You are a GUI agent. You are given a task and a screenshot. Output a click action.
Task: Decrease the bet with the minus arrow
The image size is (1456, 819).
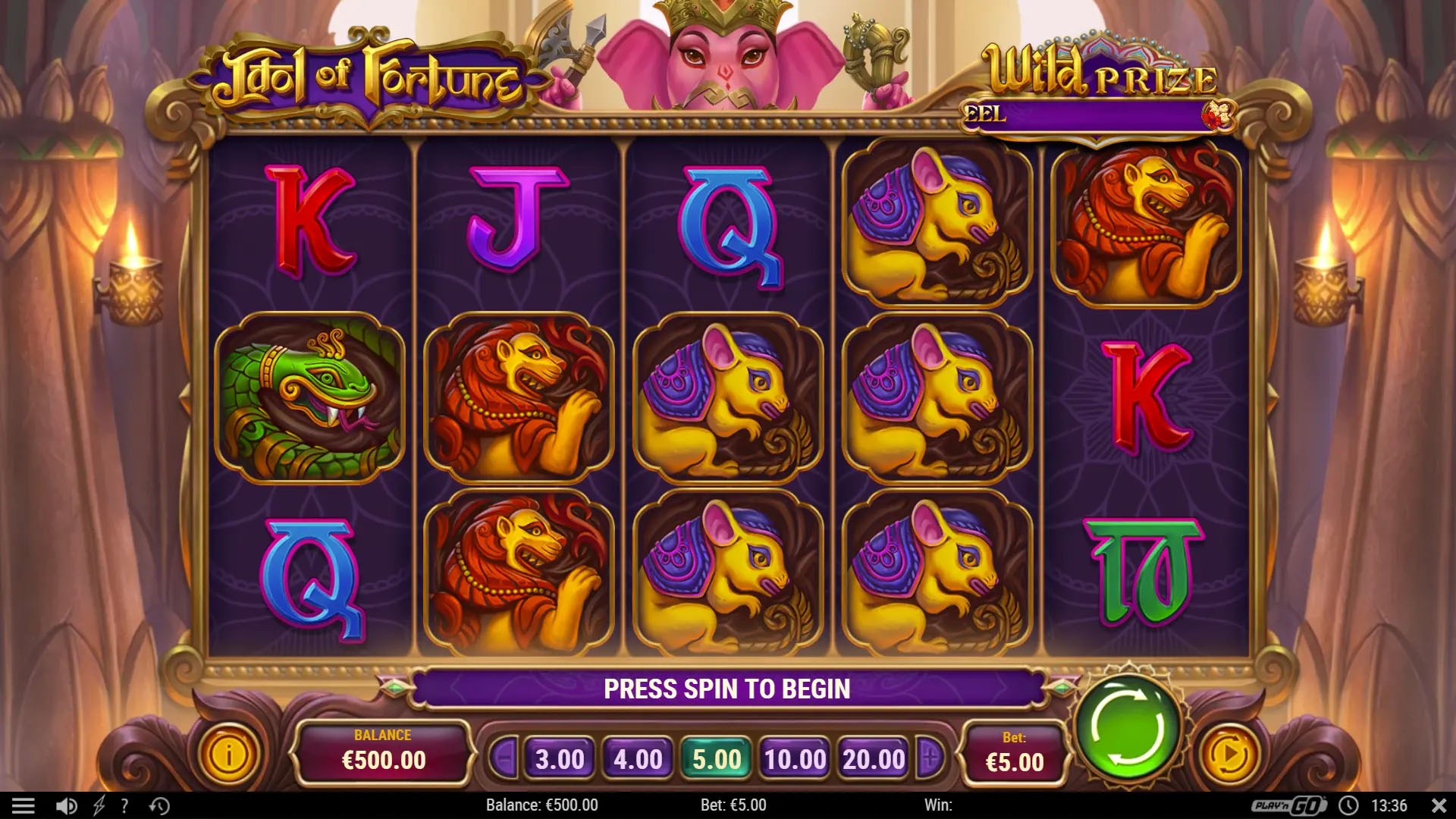point(504,757)
